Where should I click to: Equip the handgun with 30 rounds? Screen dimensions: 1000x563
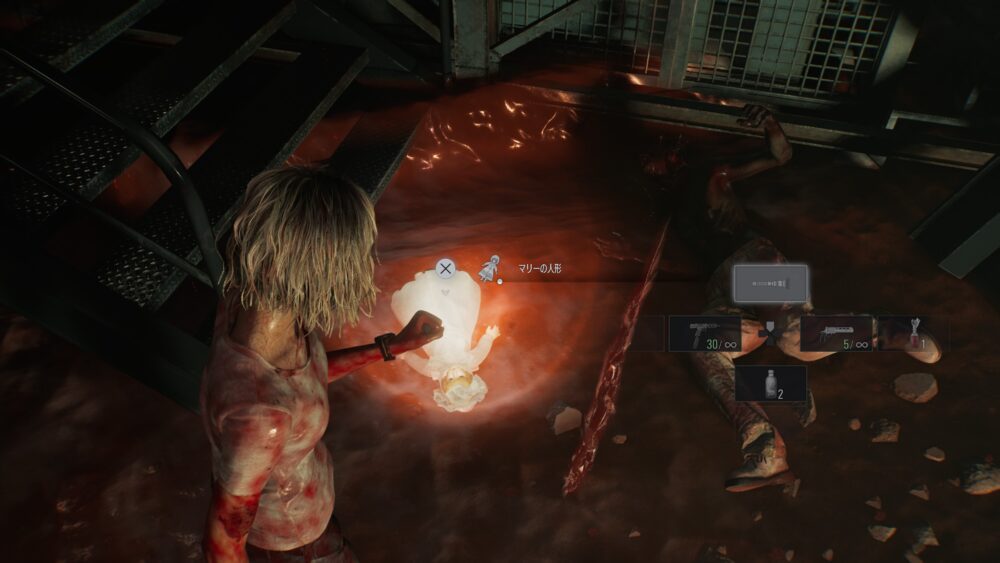click(704, 334)
